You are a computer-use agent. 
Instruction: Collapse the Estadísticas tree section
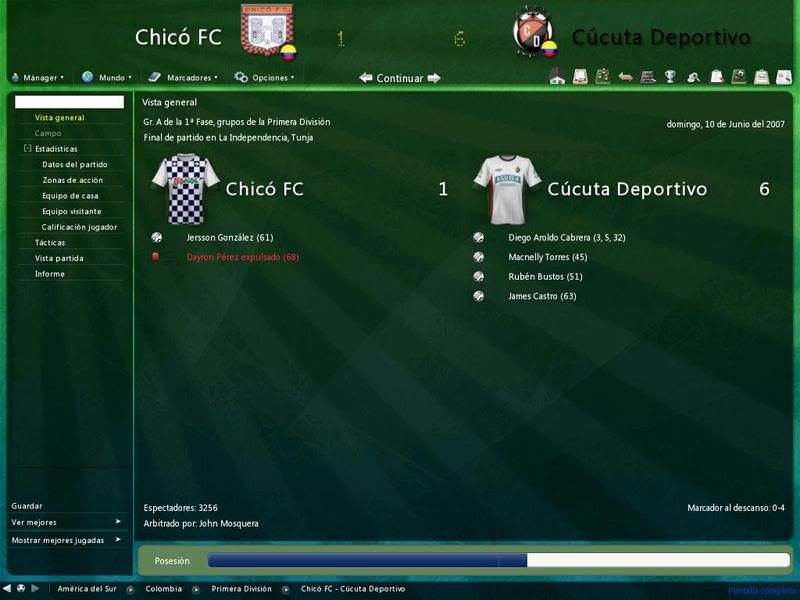tap(28, 149)
